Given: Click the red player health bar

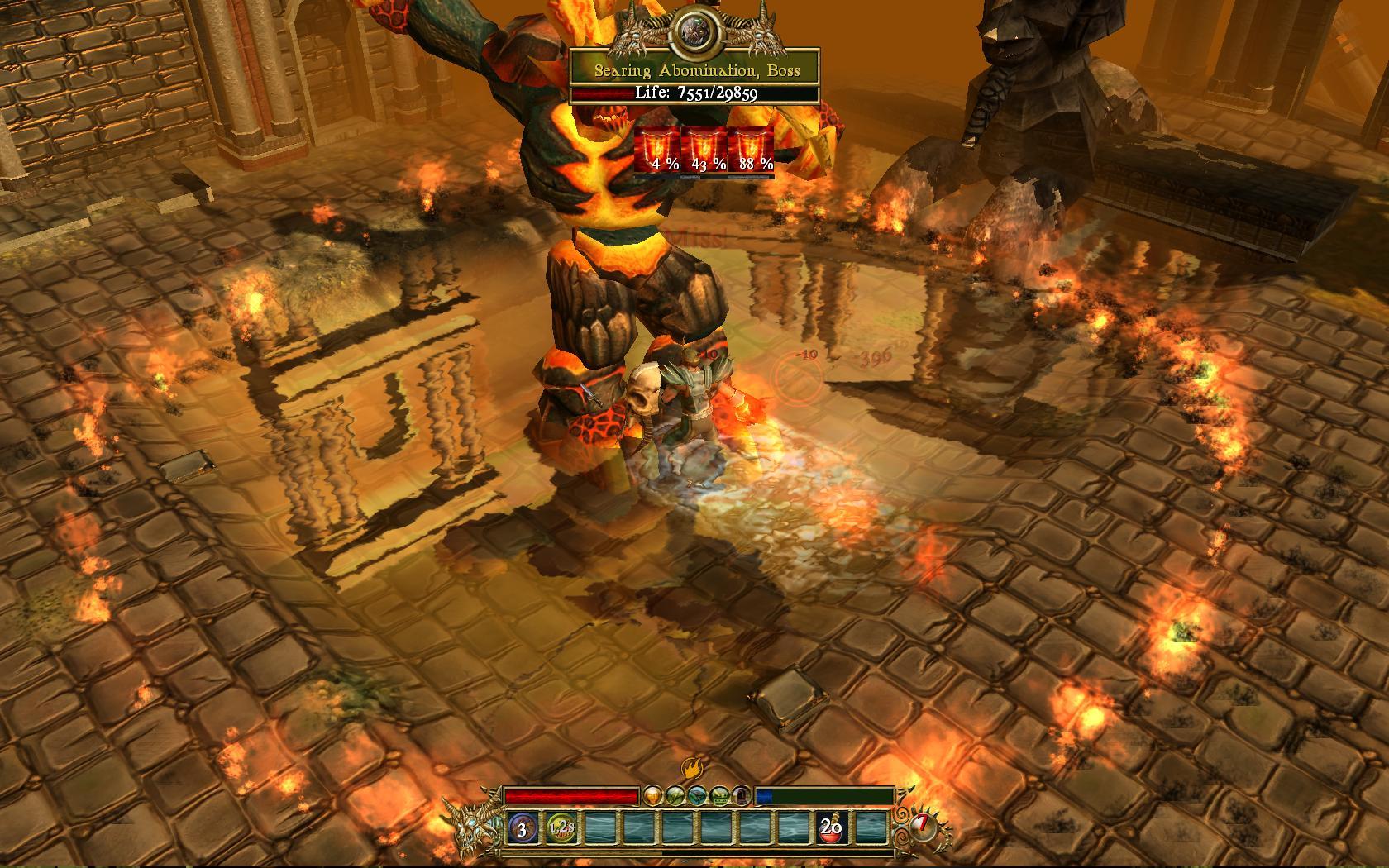Looking at the screenshot, I should pos(570,796).
